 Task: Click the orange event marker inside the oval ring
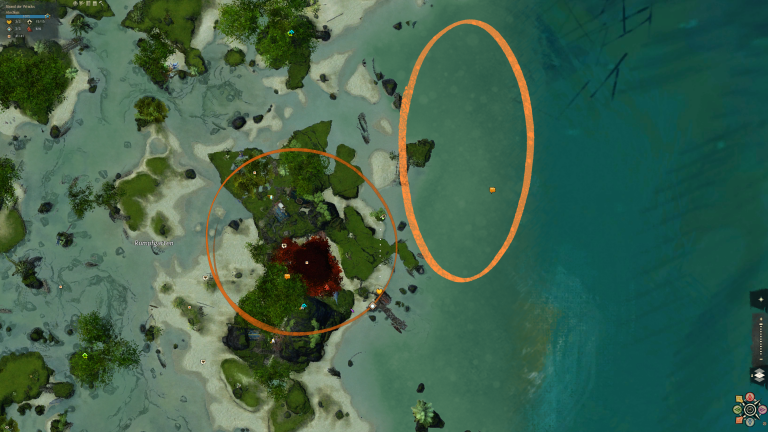click(x=492, y=189)
